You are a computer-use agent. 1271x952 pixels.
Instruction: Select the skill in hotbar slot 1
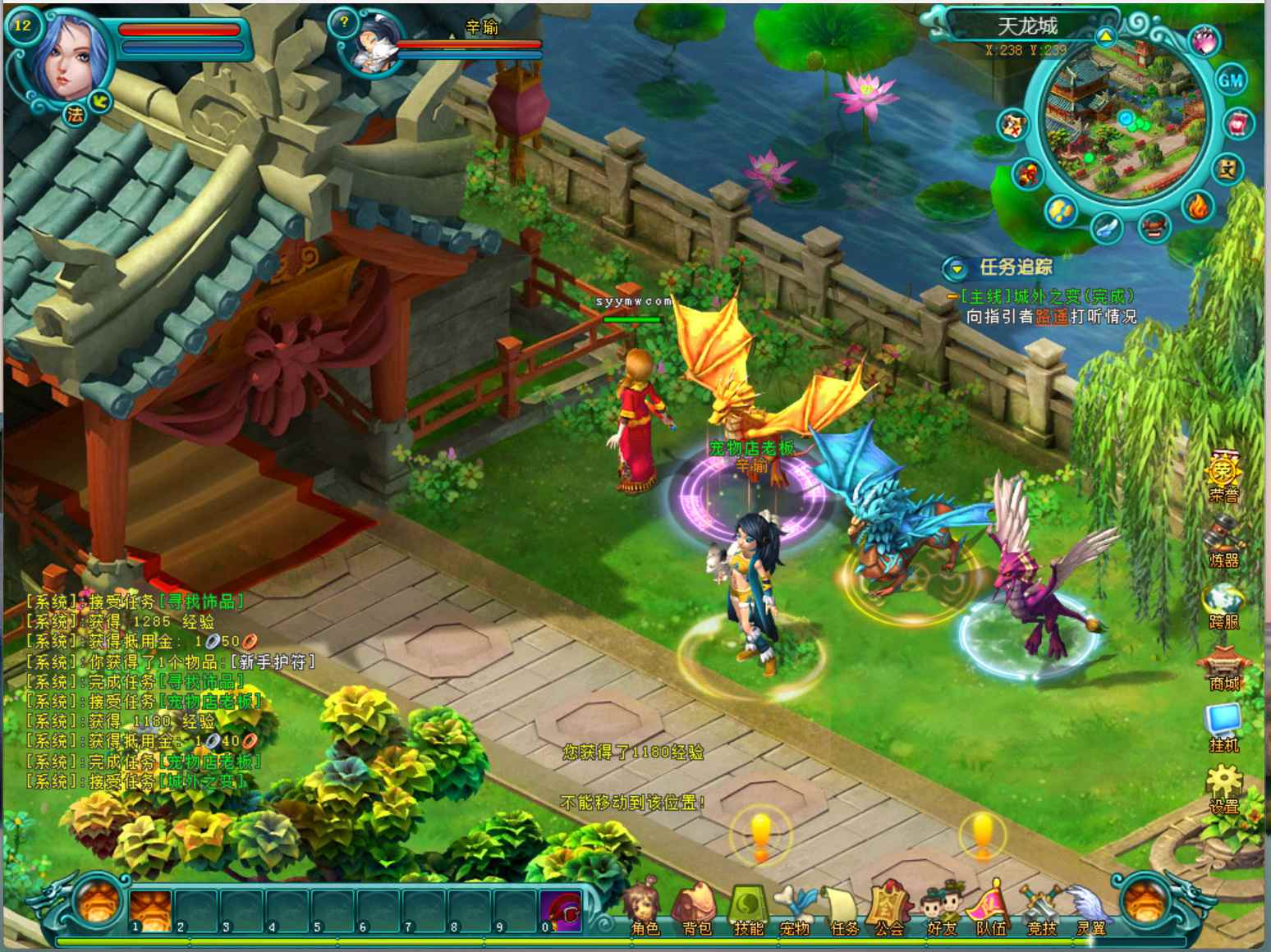click(x=150, y=910)
